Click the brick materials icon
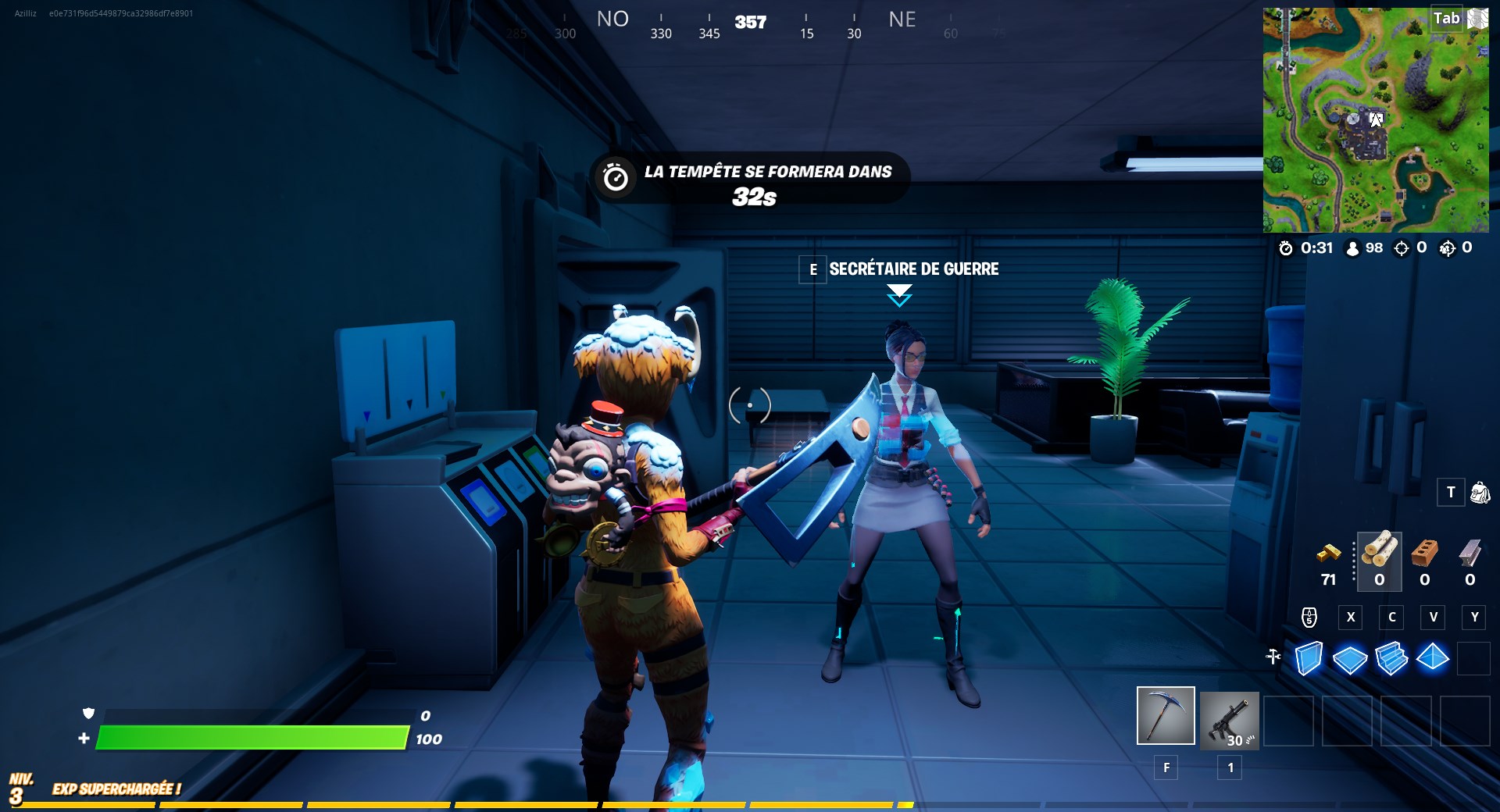The height and width of the screenshot is (812, 1500). coord(1424,554)
